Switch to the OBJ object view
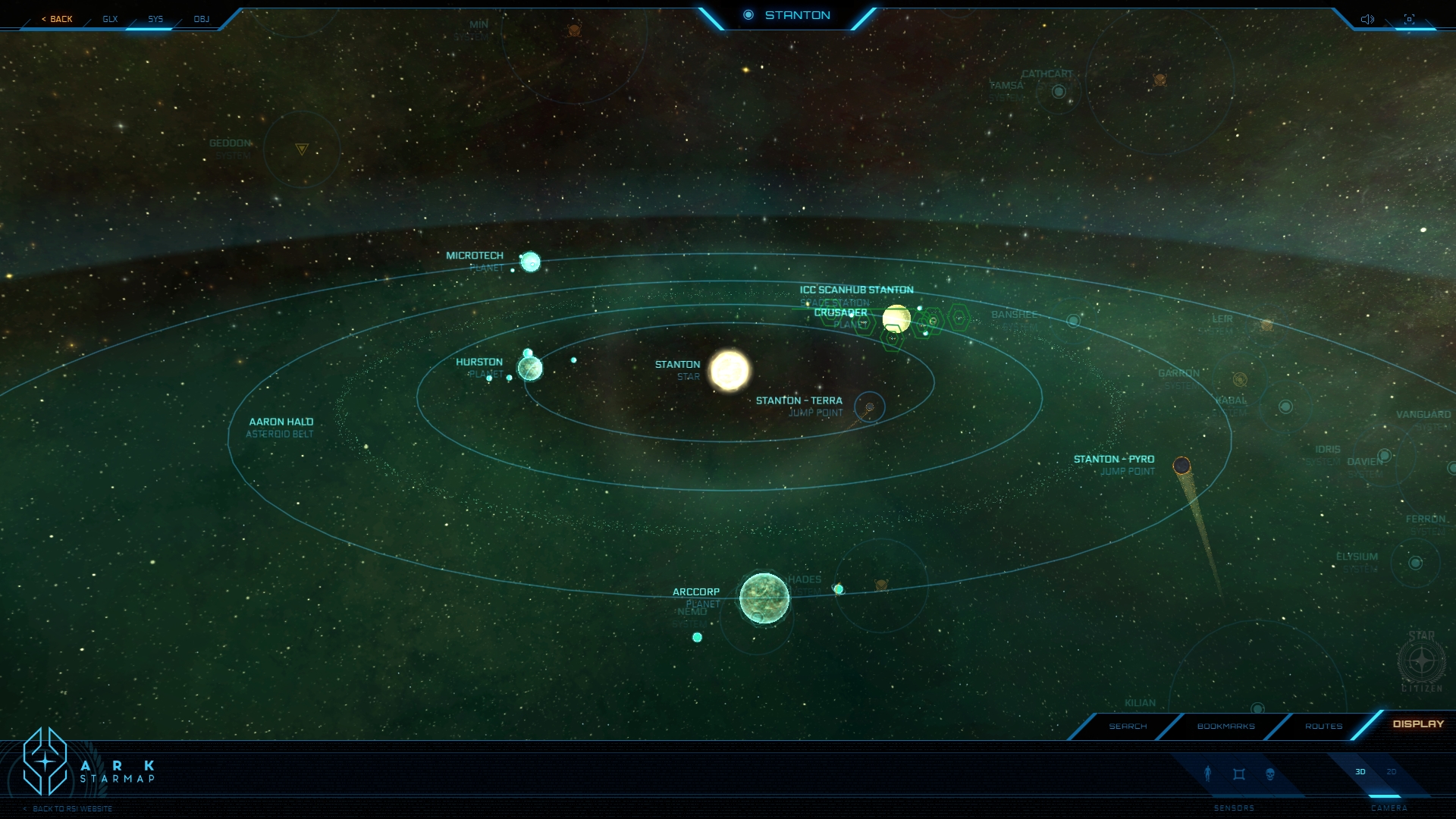Viewport: 1456px width, 819px height. [201, 19]
